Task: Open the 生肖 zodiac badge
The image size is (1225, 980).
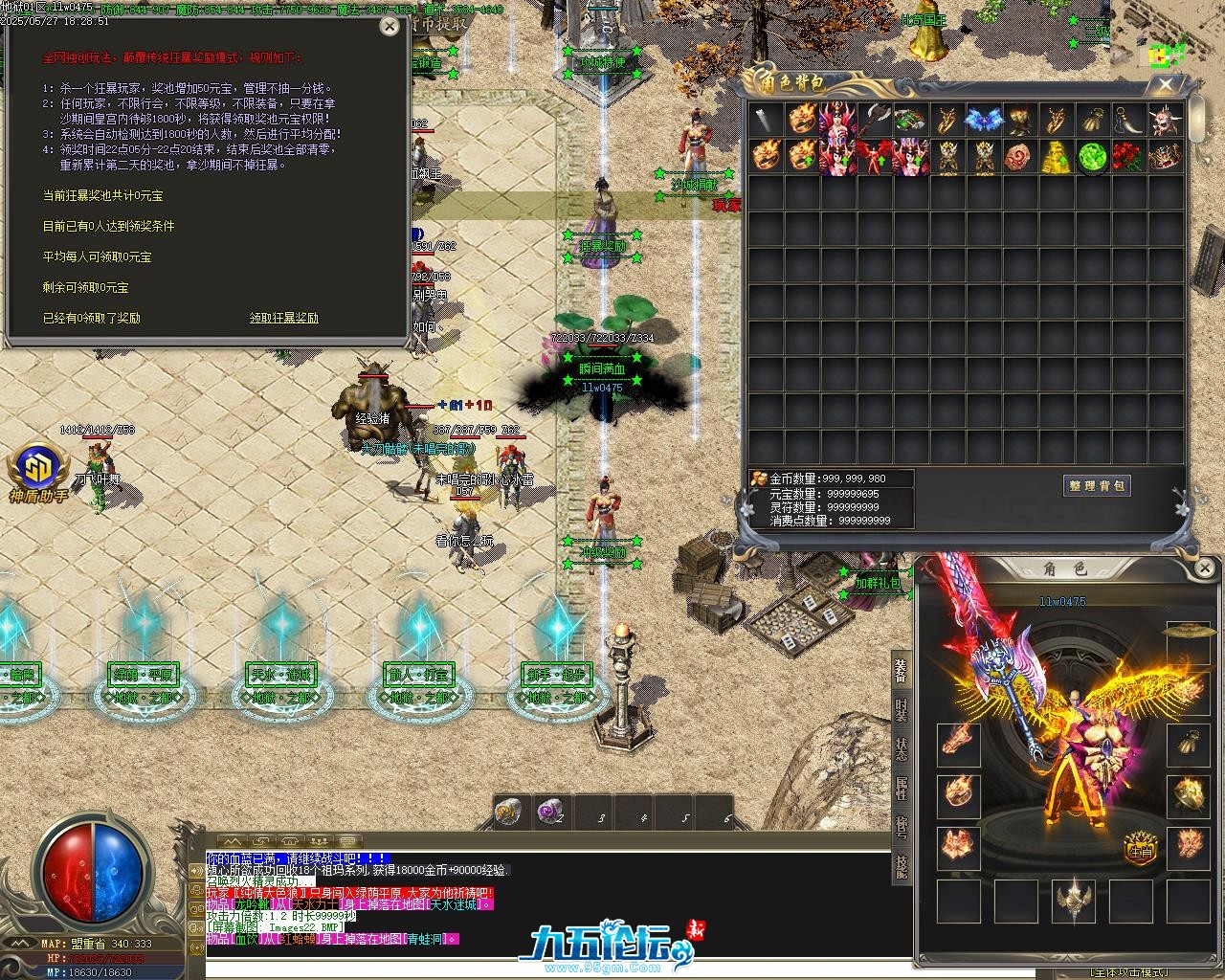Action: coord(1140,851)
